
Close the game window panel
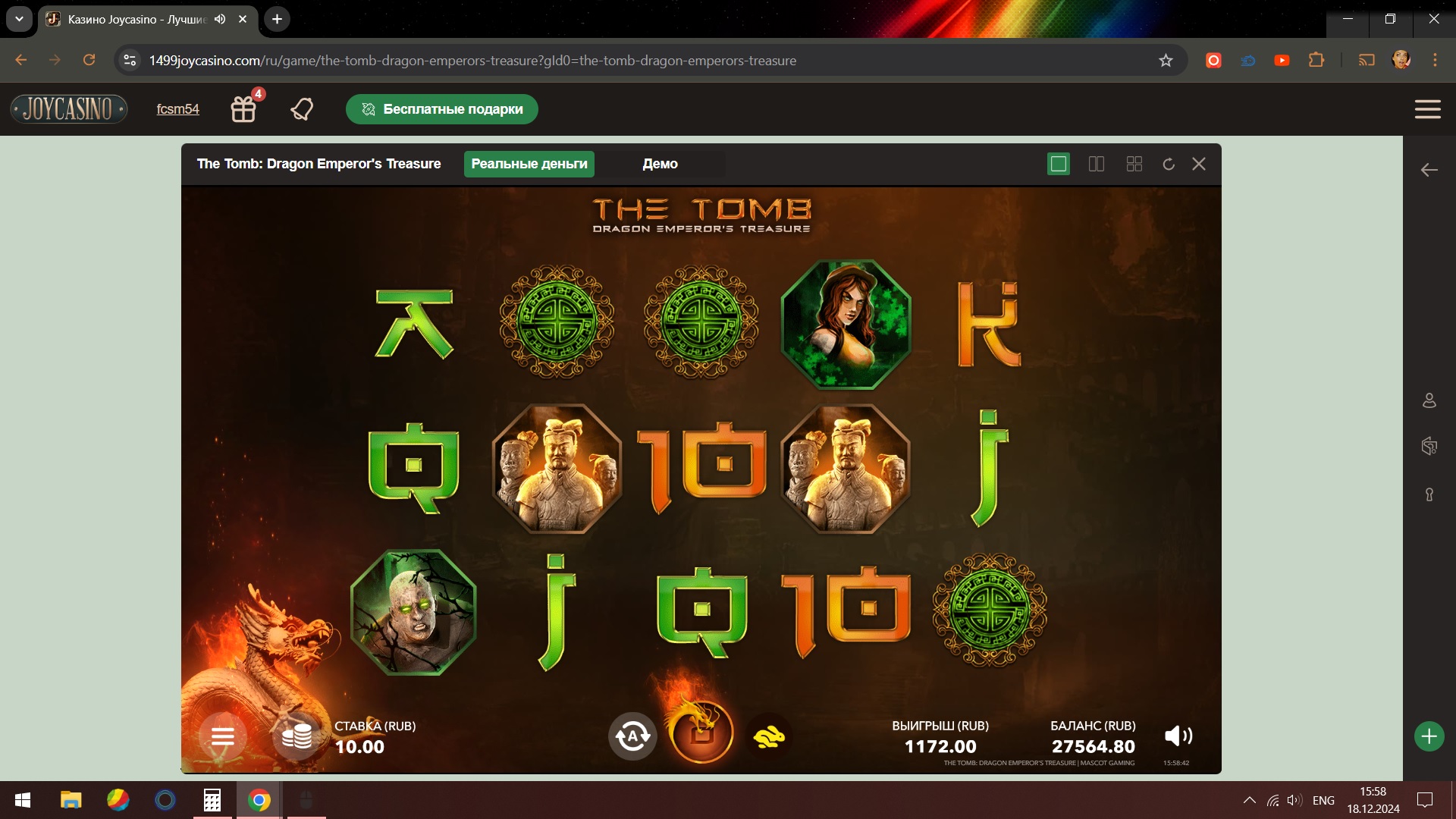pos(1199,164)
